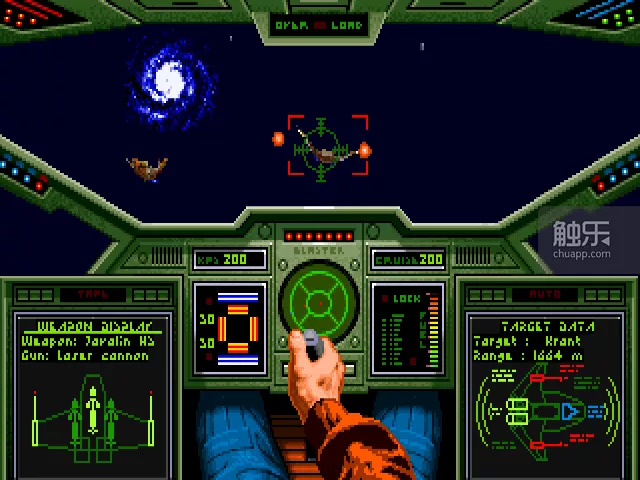Select the targeted Krant in red brackets
The image size is (640, 480).
[327, 145]
